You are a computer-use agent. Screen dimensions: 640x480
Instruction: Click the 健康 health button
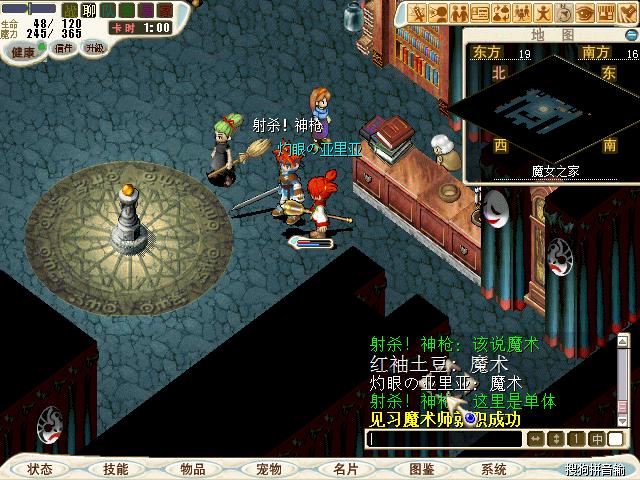[x=22, y=50]
